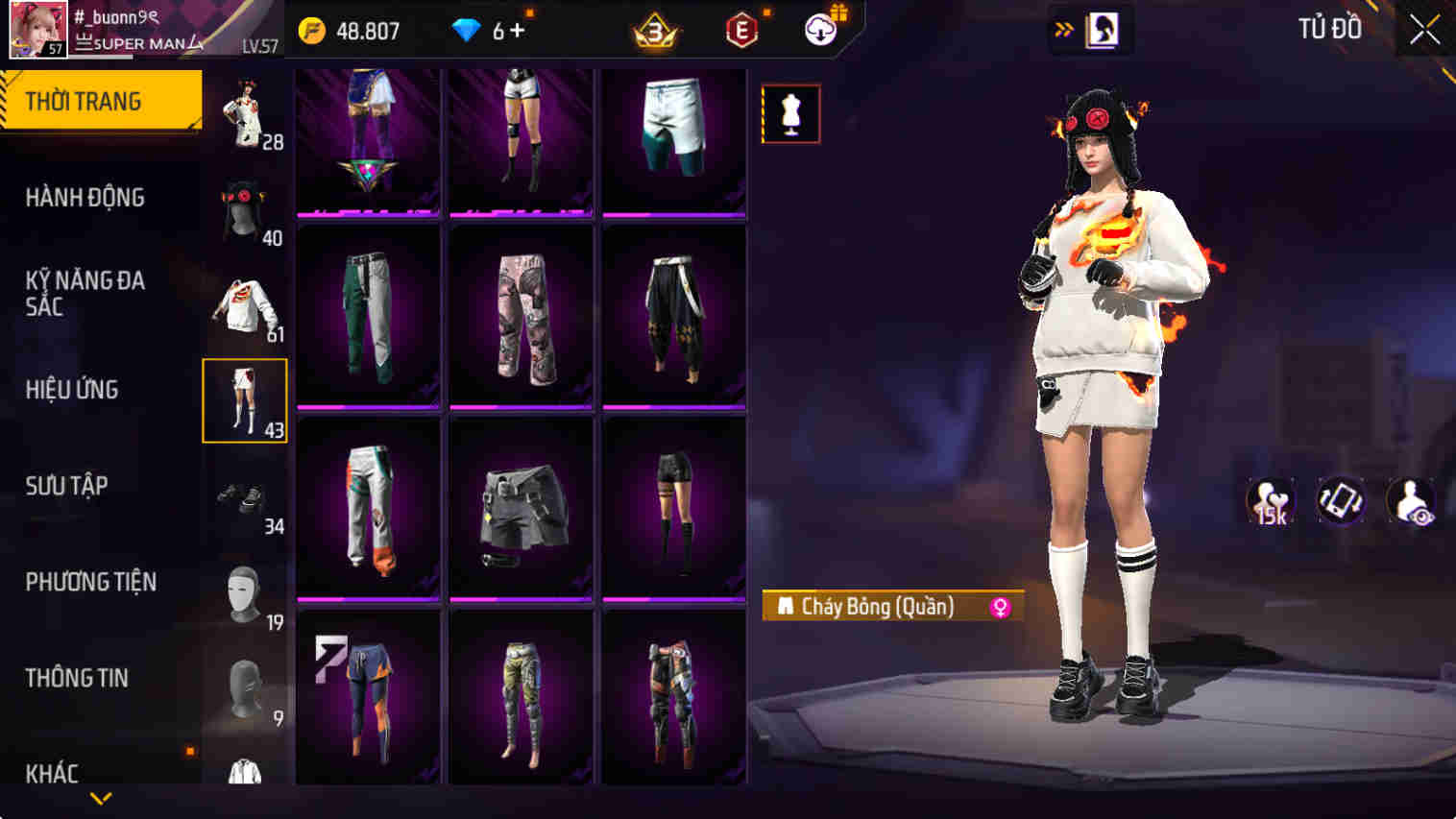Click the 15k likes icon beside the character
1456x819 pixels.
[x=1272, y=500]
